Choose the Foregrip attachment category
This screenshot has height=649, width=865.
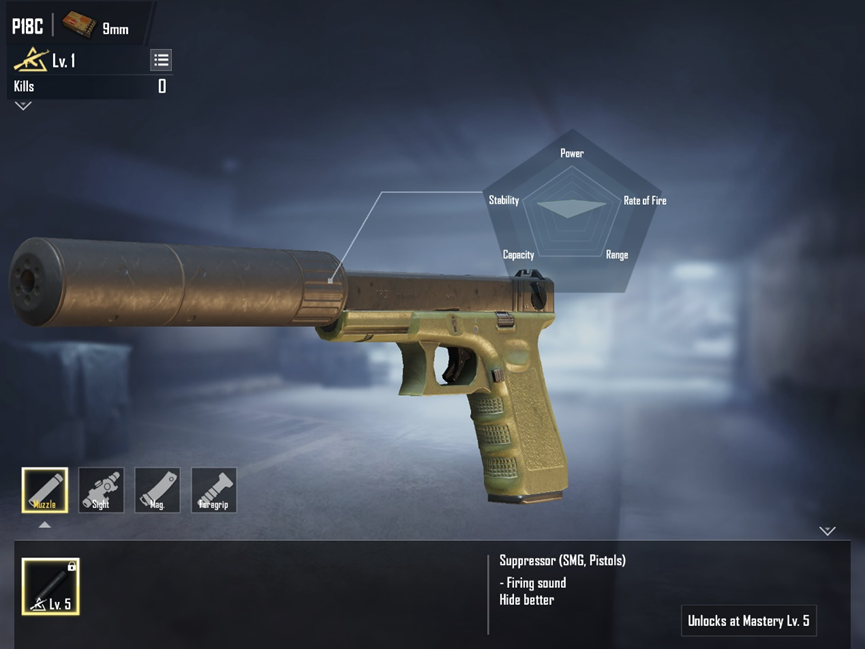214,490
